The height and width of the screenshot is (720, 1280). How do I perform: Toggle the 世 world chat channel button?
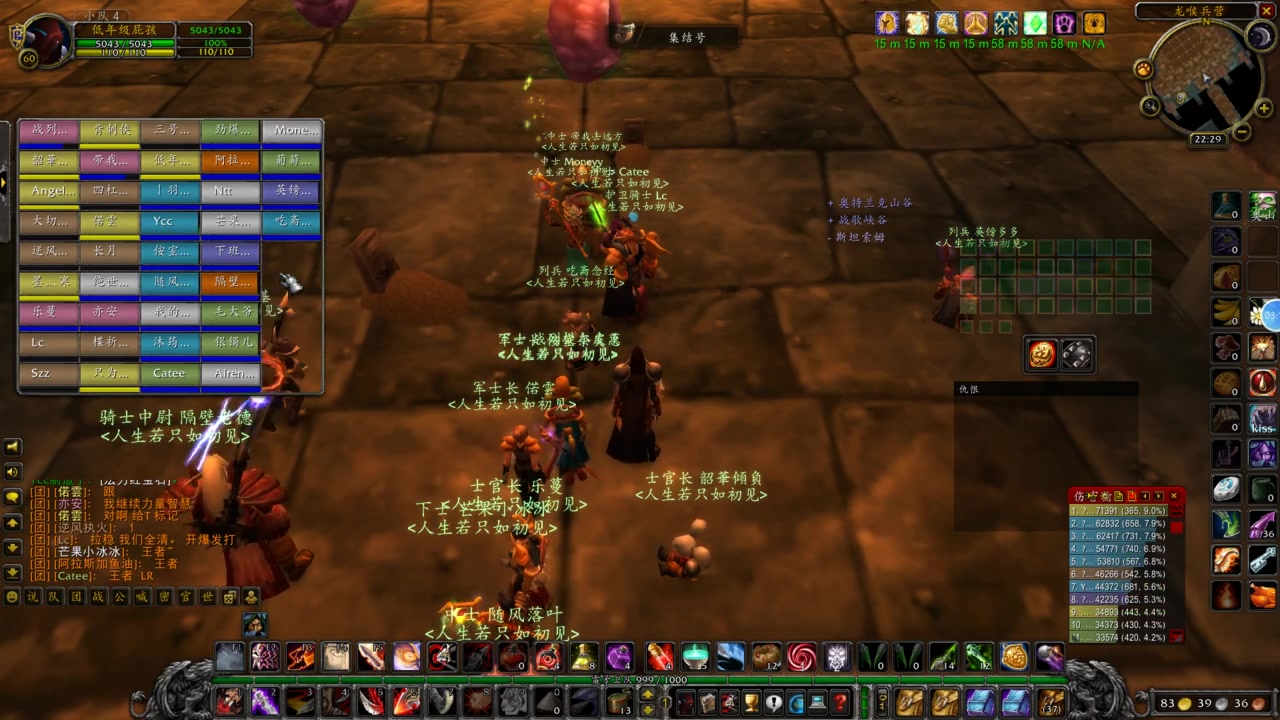[x=208, y=598]
